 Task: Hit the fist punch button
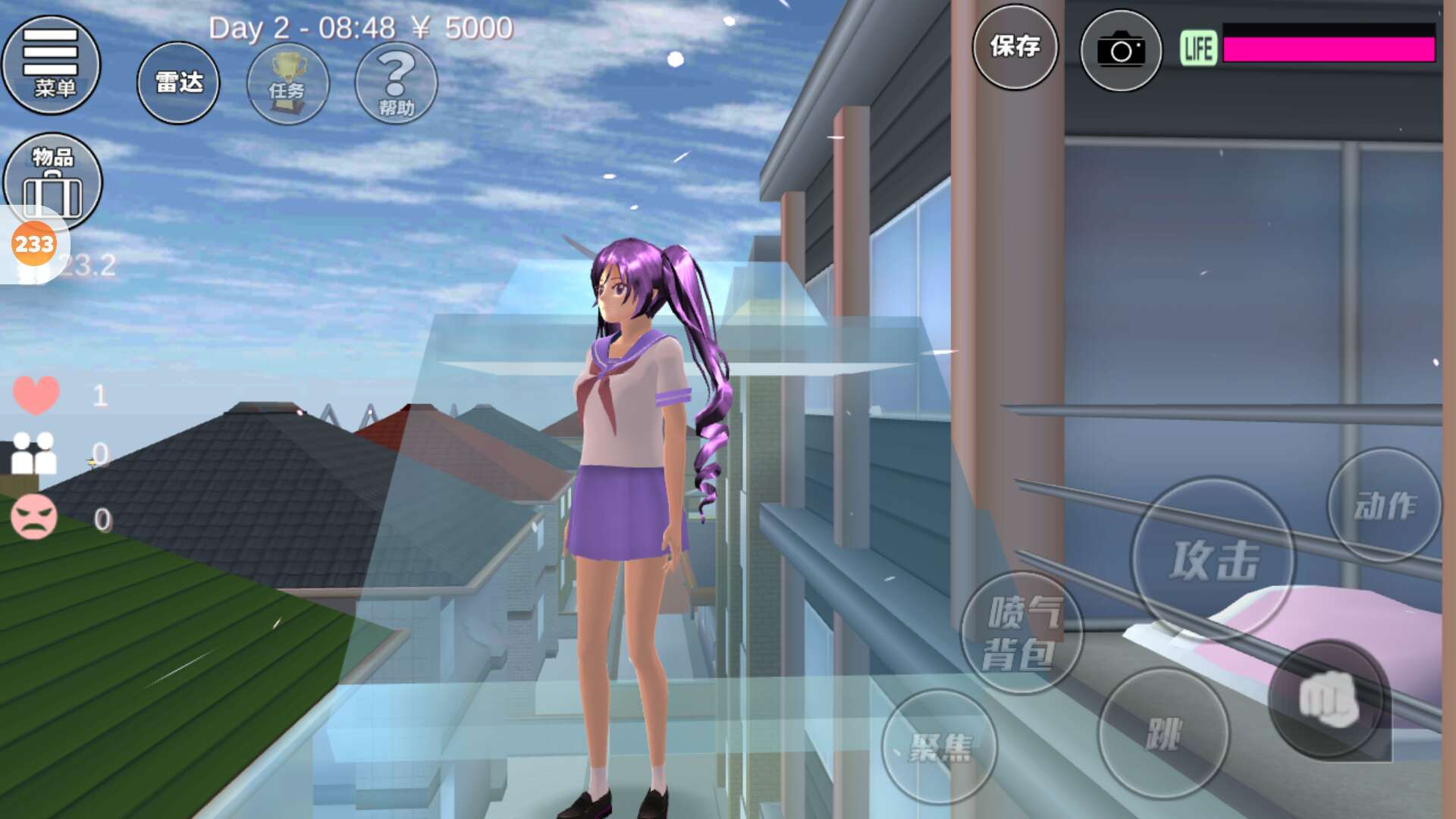[x=1329, y=698]
